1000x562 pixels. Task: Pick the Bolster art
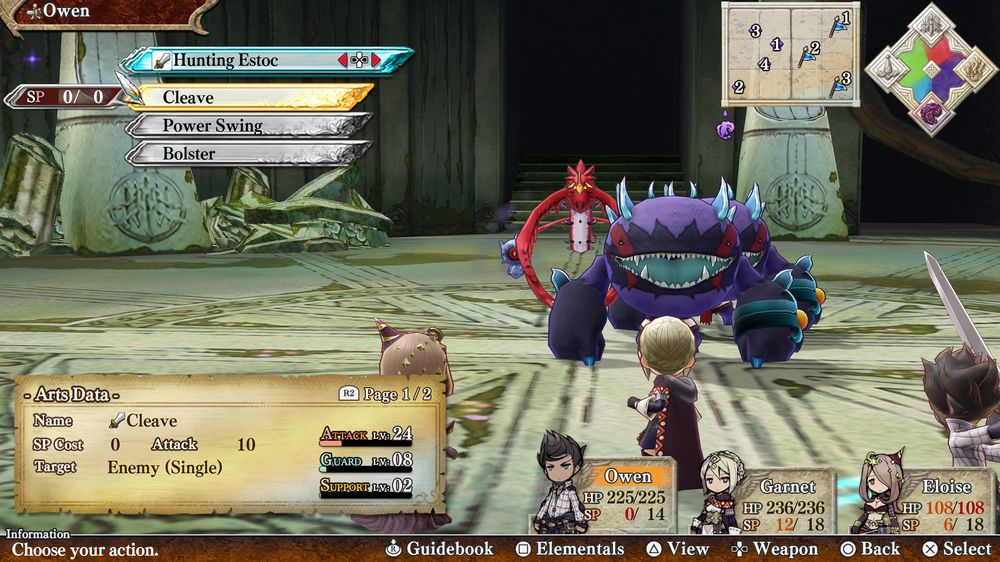(x=250, y=154)
